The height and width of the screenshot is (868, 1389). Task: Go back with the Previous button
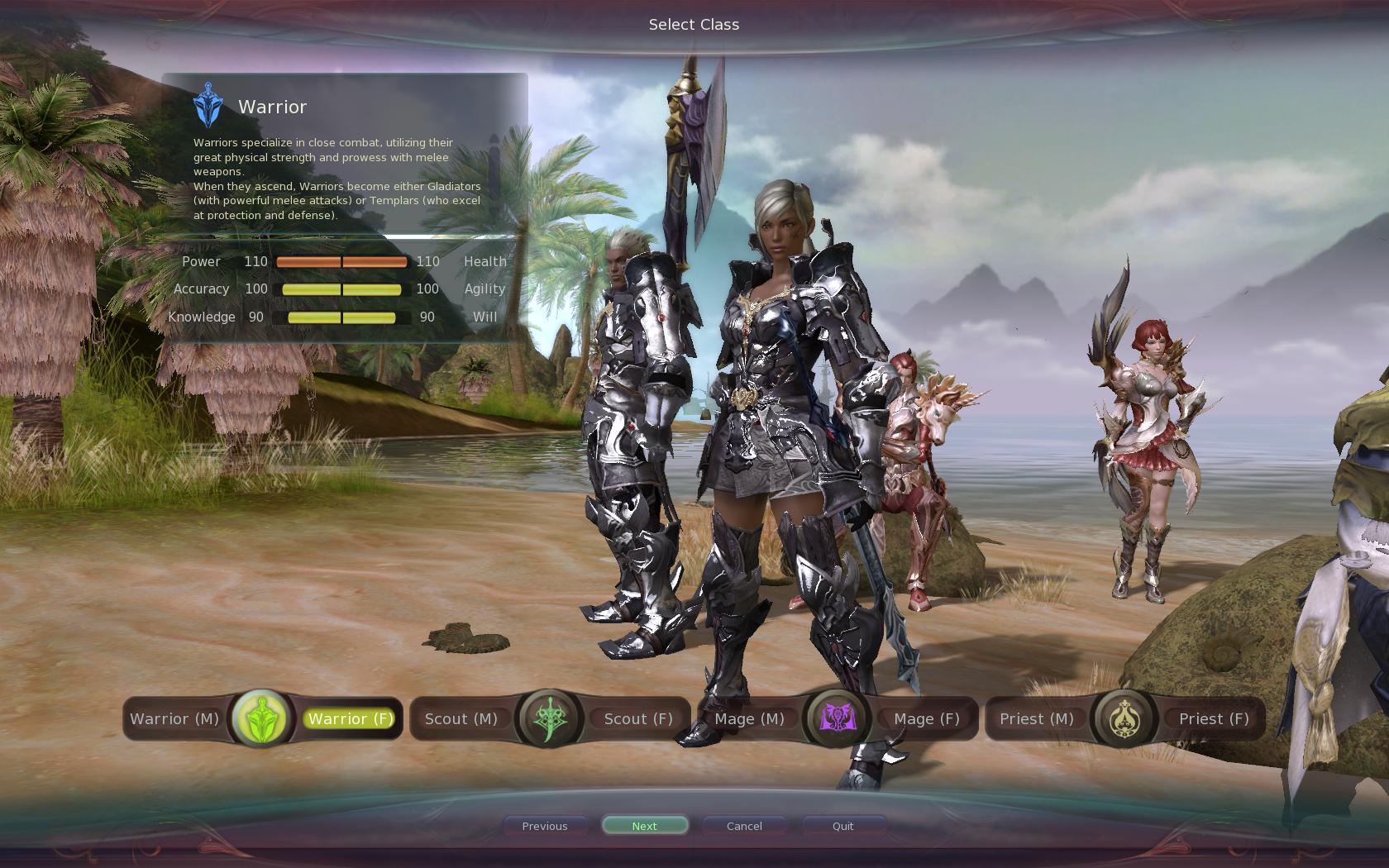point(545,826)
